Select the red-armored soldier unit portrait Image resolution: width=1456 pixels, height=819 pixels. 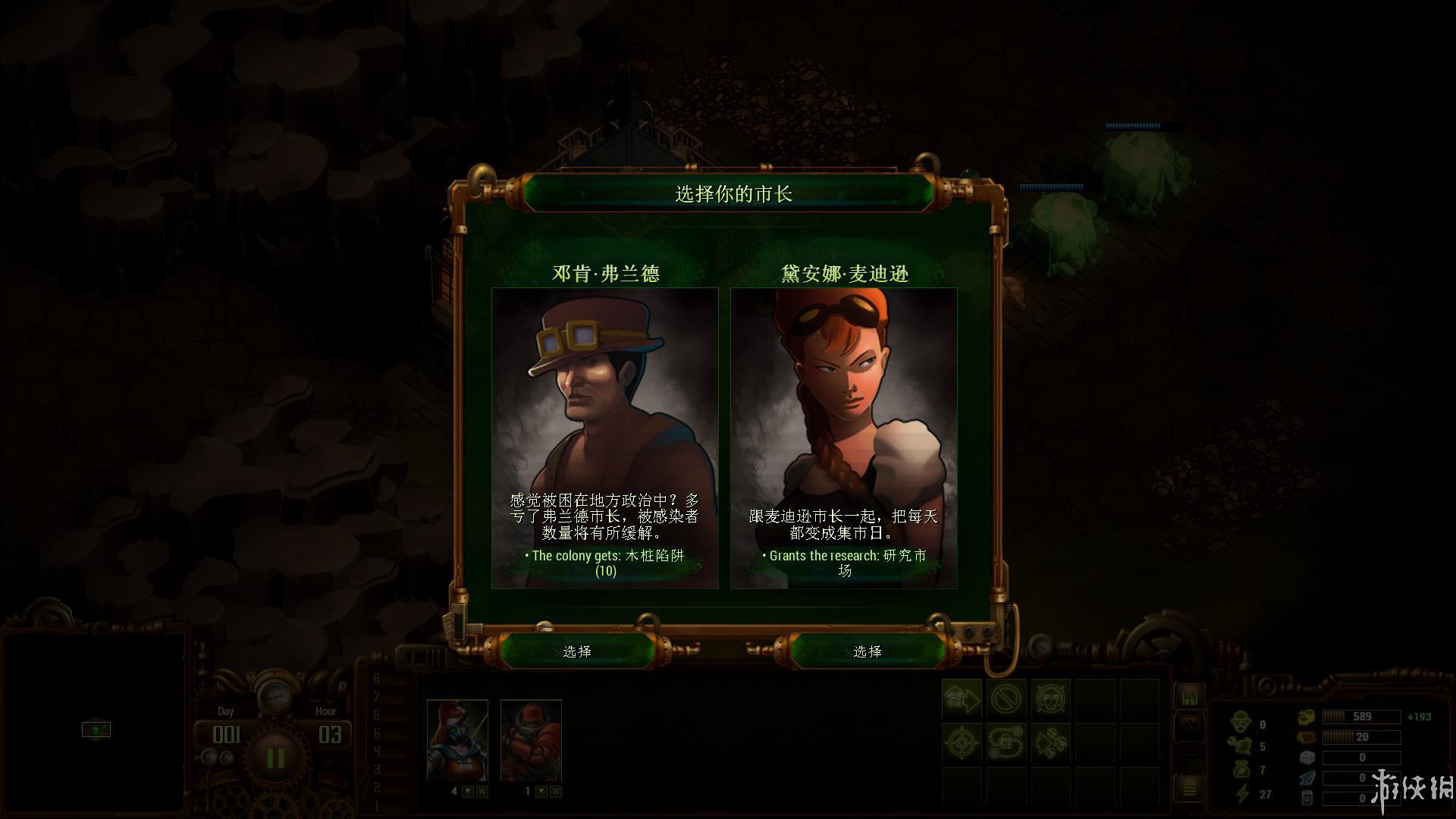click(x=531, y=740)
